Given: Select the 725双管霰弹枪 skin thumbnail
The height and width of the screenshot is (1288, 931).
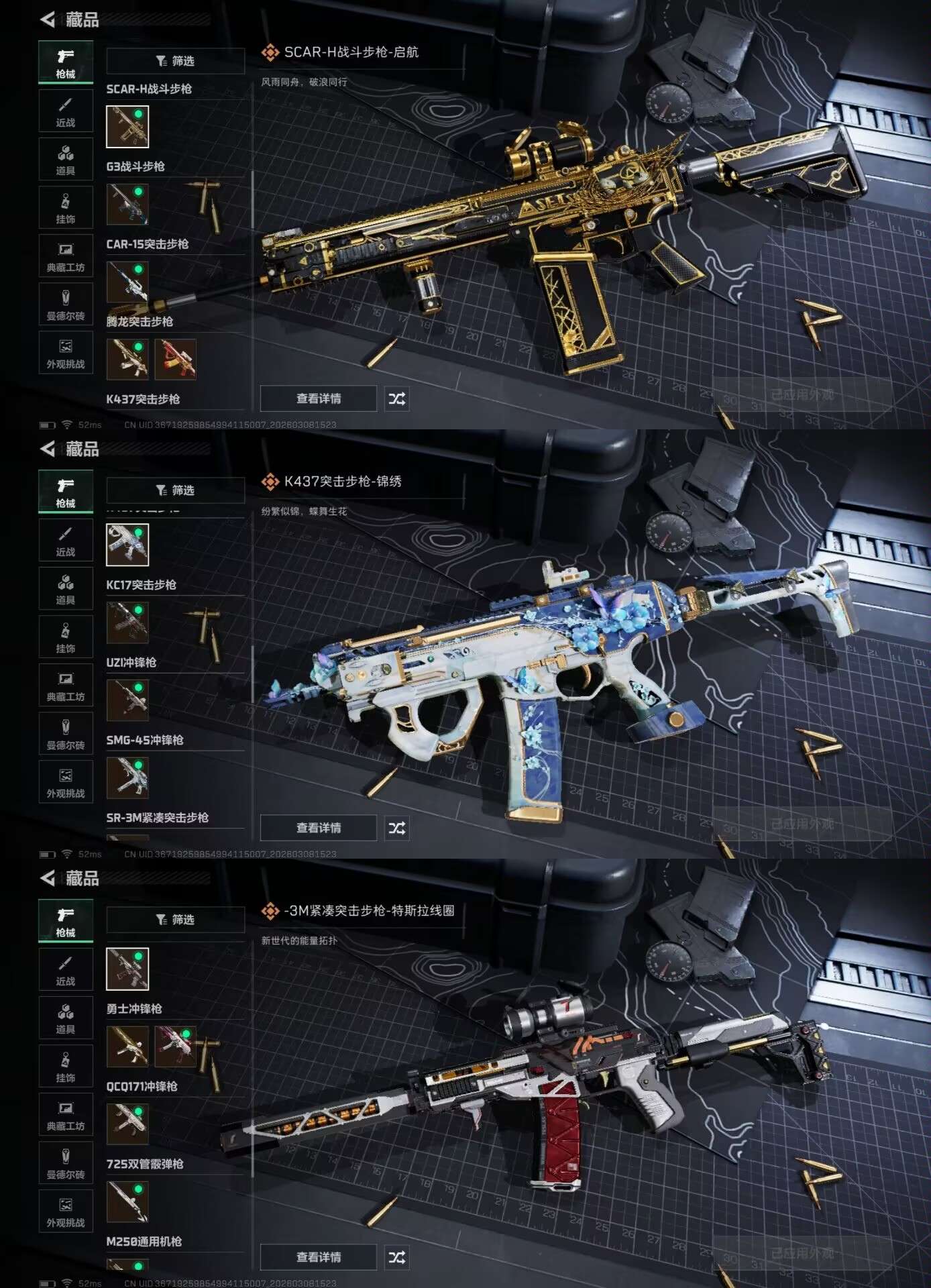Looking at the screenshot, I should (x=127, y=1201).
